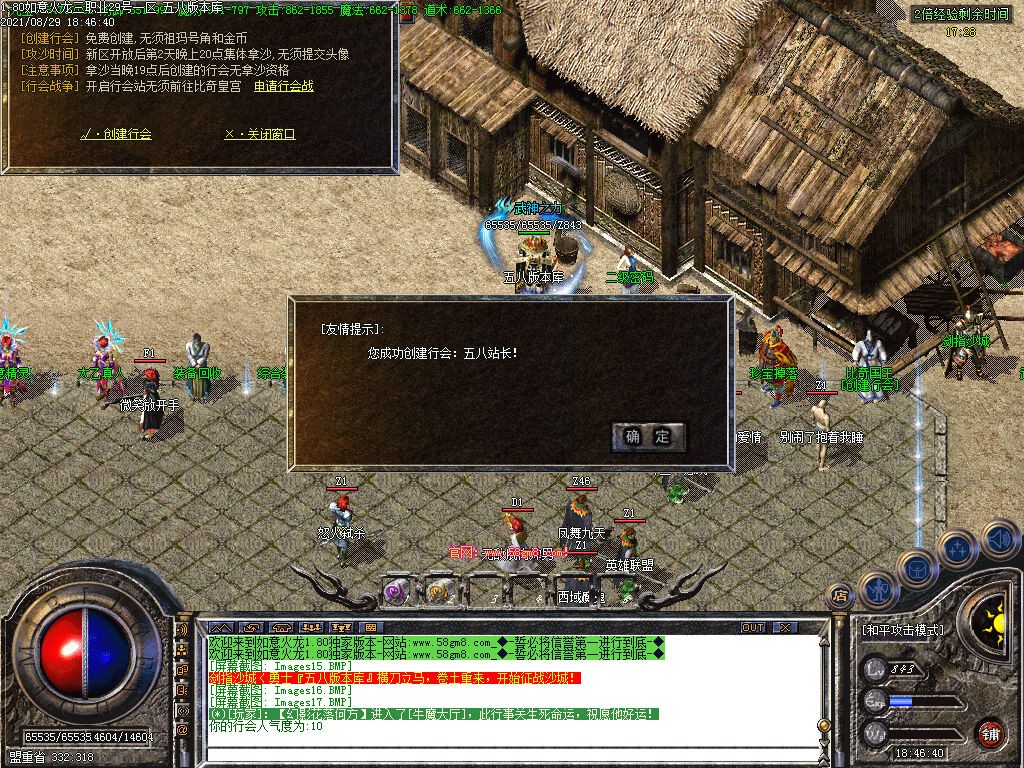Toggle the sound speaker icon
This screenshot has height=768, width=1024.
point(999,540)
